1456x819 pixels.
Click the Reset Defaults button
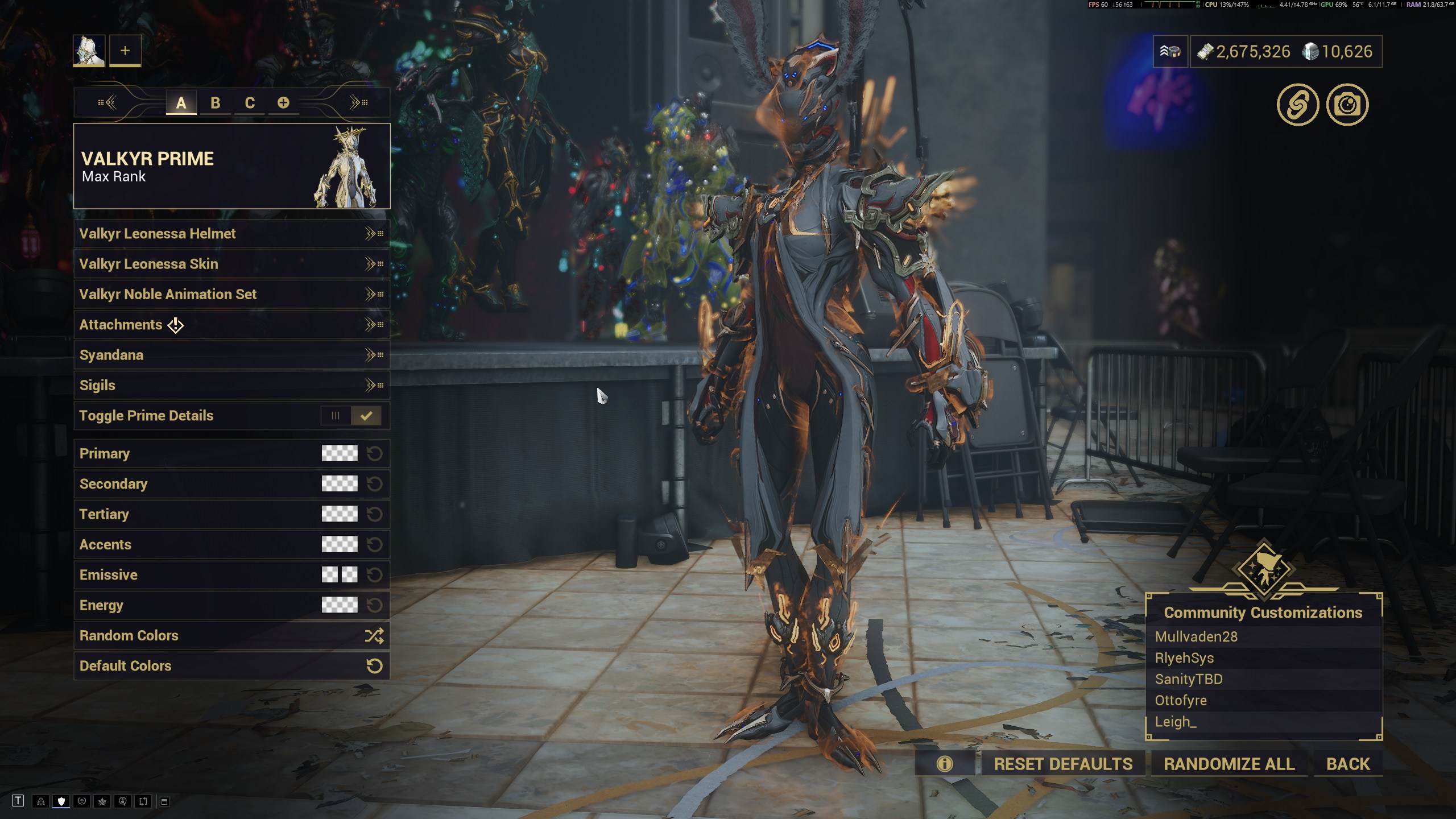(x=1063, y=764)
